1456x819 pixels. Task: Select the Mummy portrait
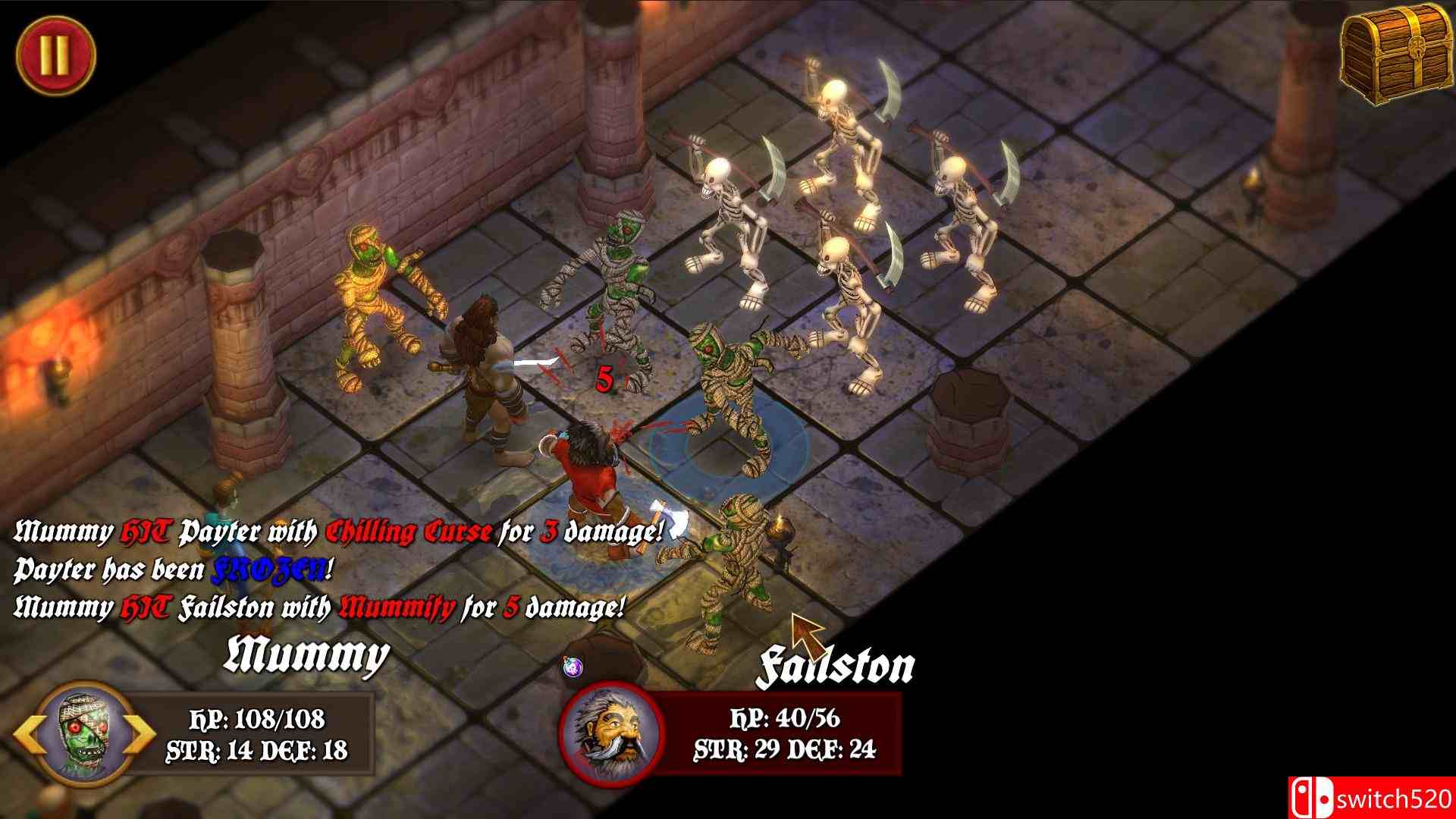(x=83, y=733)
